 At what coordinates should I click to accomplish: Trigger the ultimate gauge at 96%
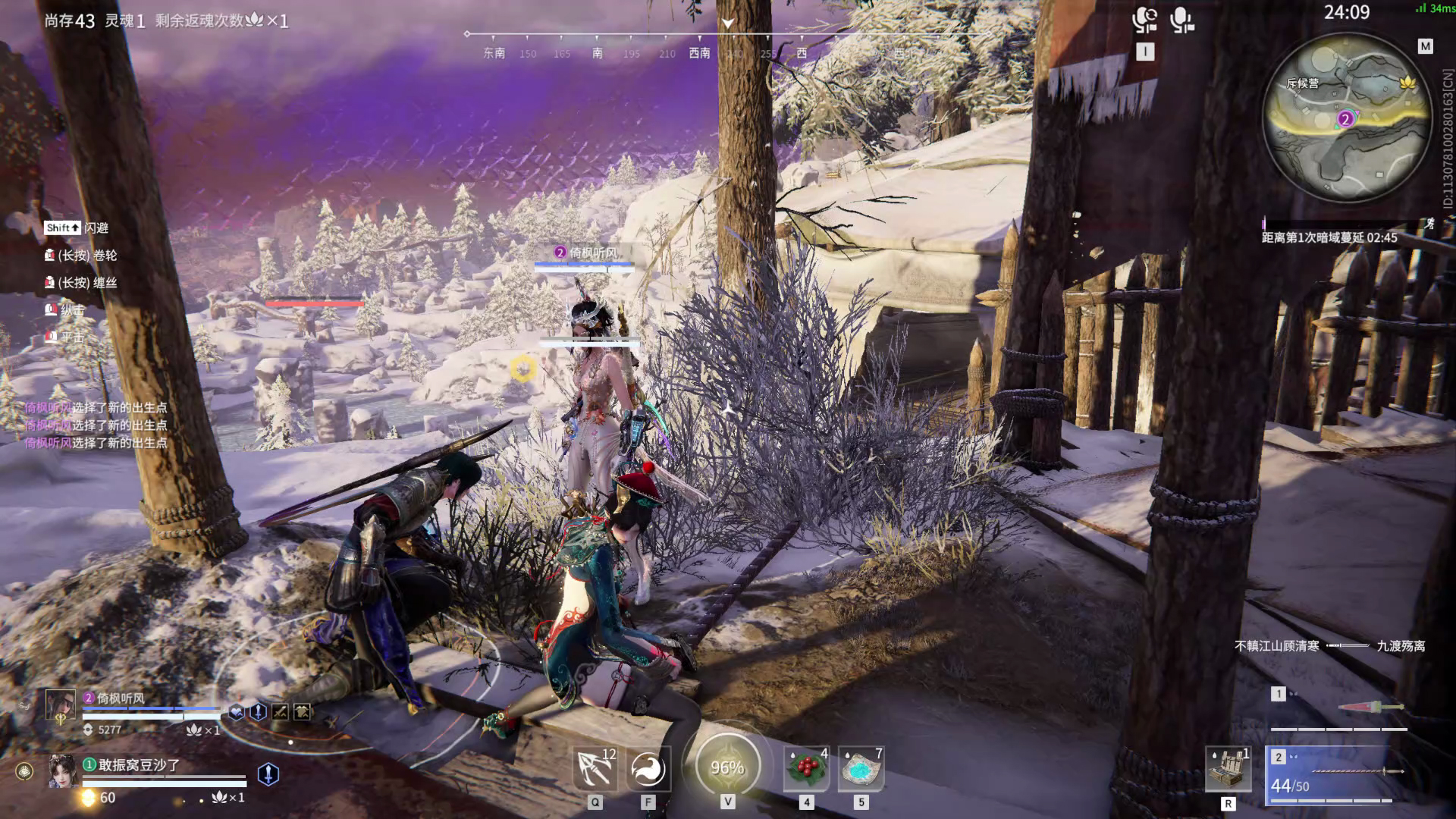pyautogui.click(x=727, y=767)
